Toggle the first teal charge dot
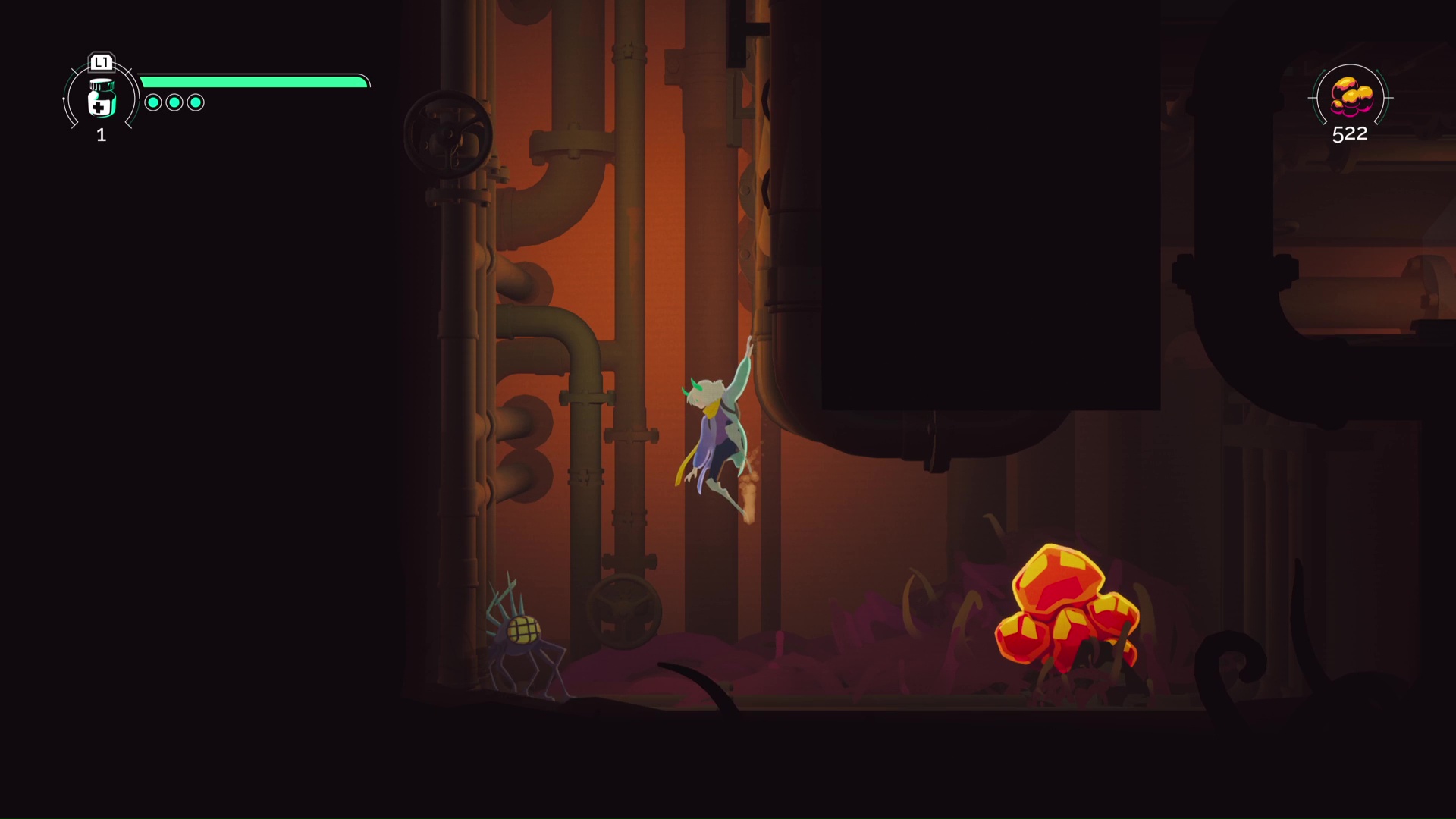Screen dimensions: 1456x819 (x=152, y=102)
